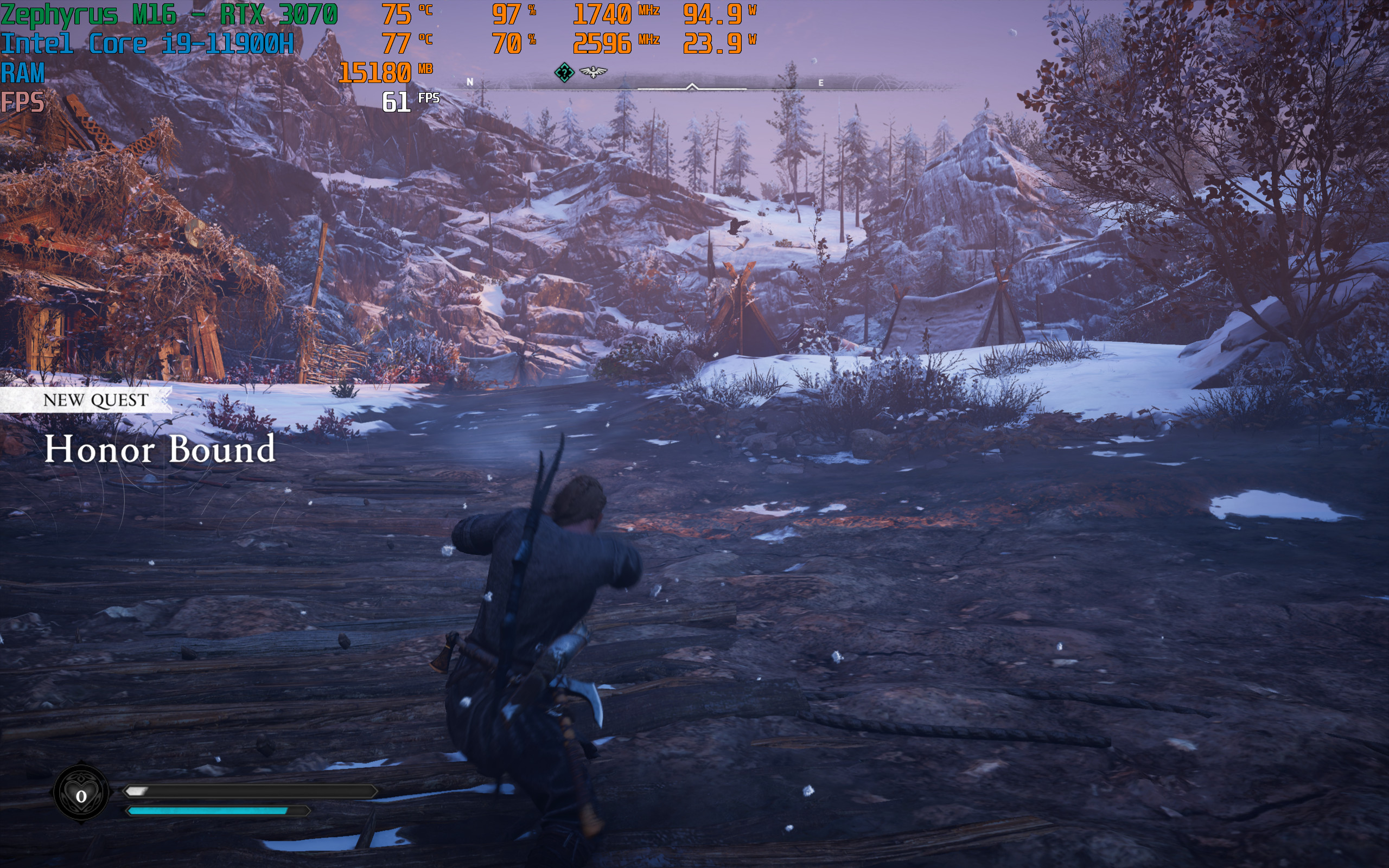This screenshot has height=868, width=1389.
Task: Open the Honor Bound quest notification
Action: tap(160, 449)
